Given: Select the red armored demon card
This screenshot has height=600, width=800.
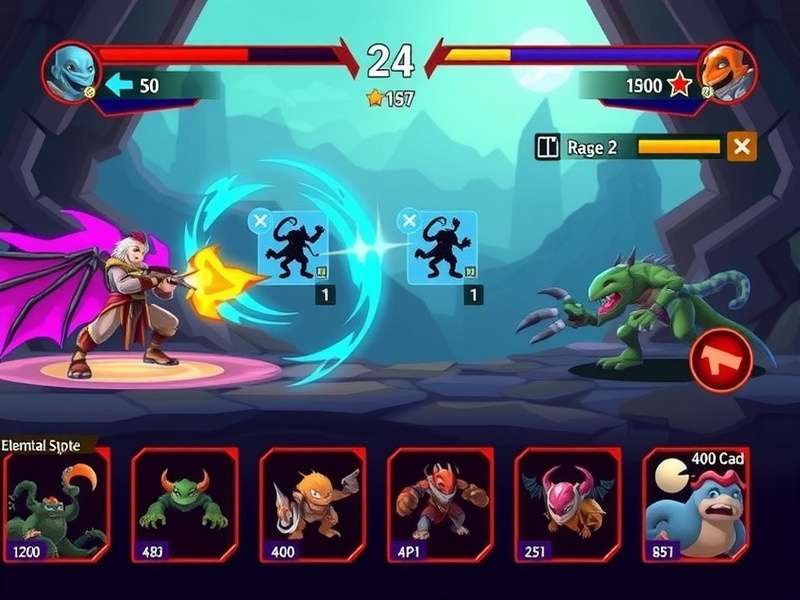Looking at the screenshot, I should 440,503.
